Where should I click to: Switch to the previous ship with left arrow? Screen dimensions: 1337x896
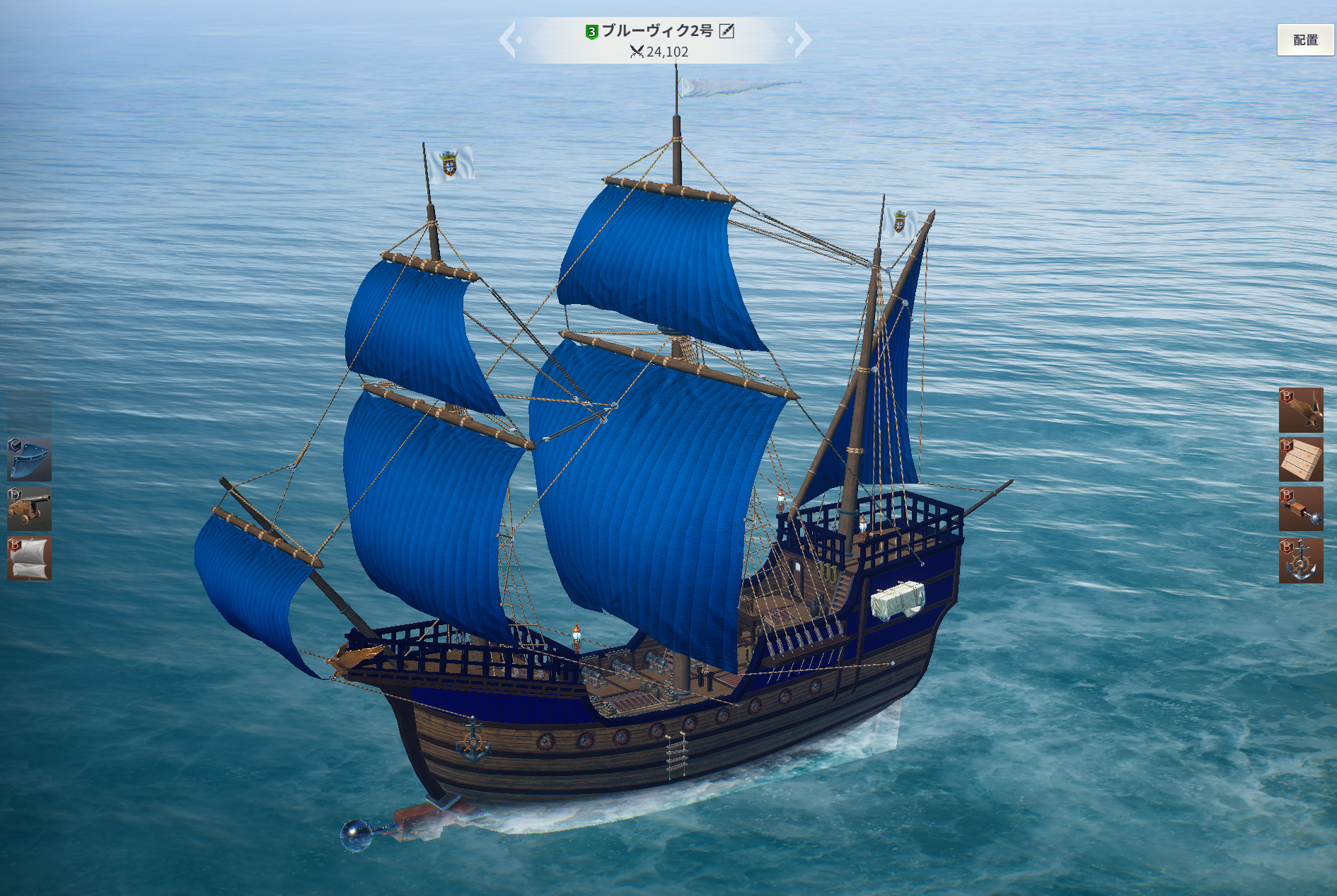click(509, 40)
